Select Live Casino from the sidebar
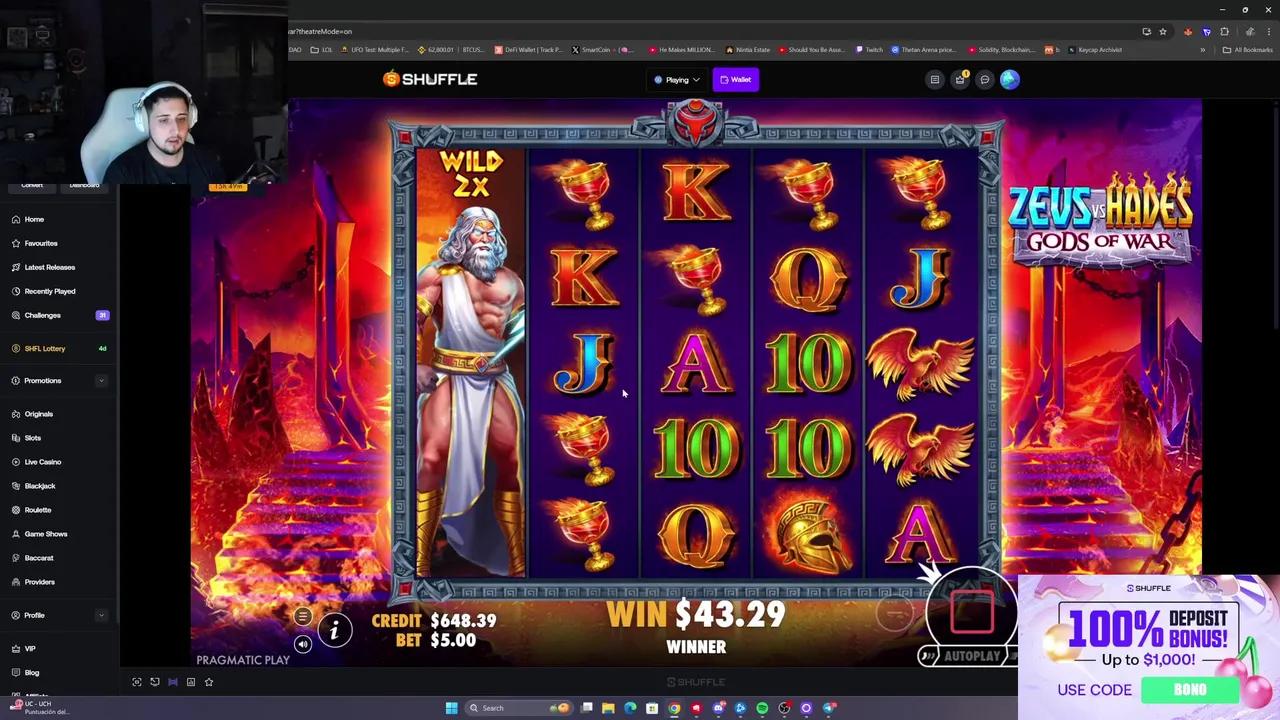Viewport: 1280px width, 720px height. [x=43, y=461]
